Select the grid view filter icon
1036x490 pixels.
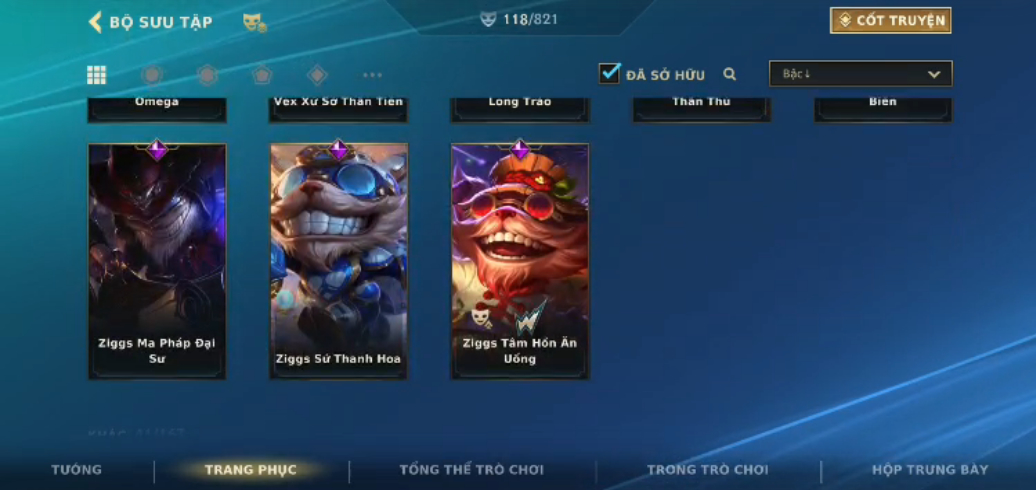point(97,75)
